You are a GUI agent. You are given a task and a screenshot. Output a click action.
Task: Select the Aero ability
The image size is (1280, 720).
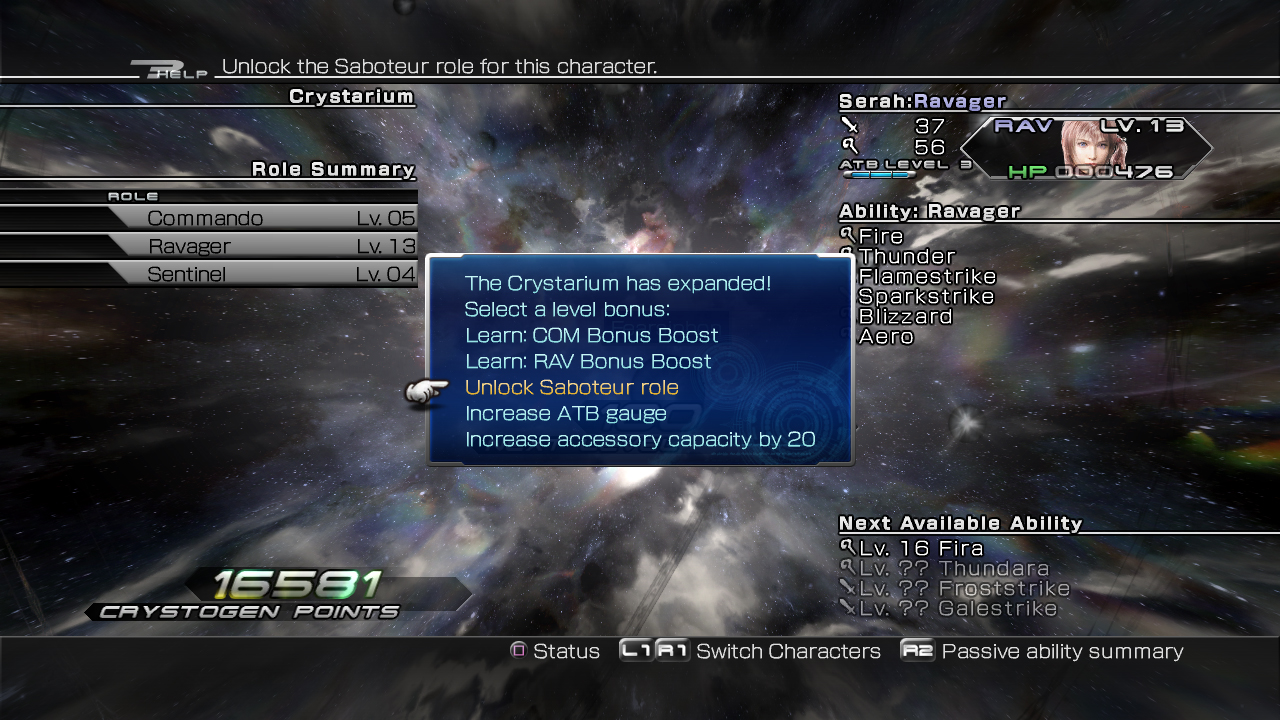[x=886, y=337]
